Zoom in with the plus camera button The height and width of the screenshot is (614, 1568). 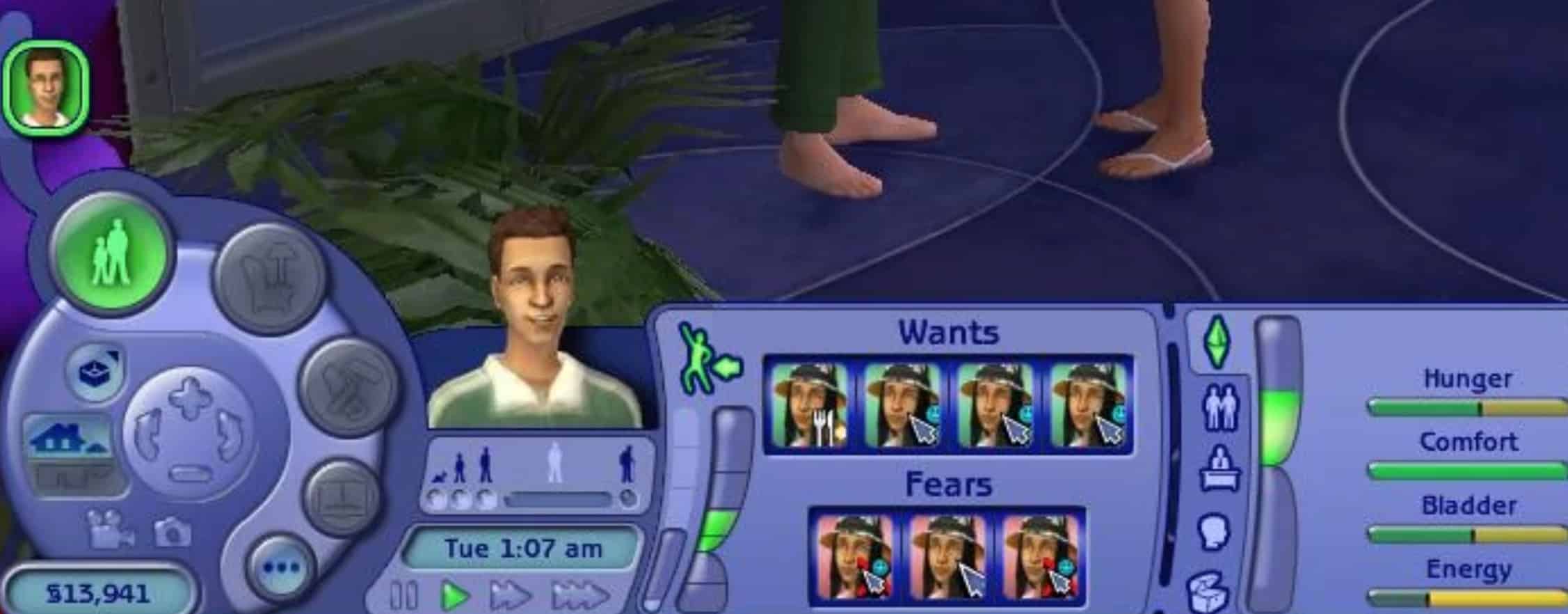(x=190, y=397)
